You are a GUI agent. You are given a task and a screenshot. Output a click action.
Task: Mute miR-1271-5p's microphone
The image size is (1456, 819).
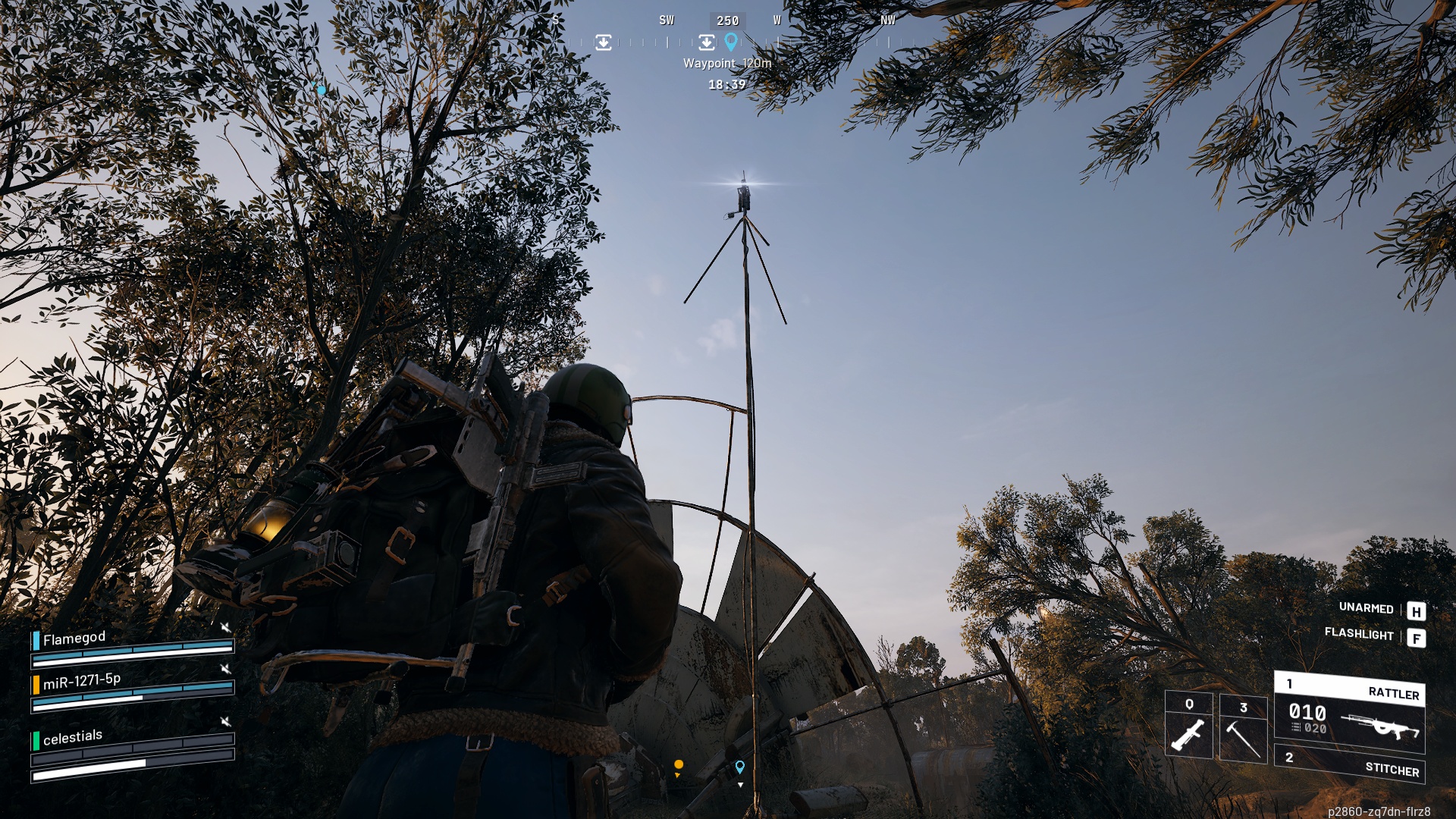coord(226,670)
